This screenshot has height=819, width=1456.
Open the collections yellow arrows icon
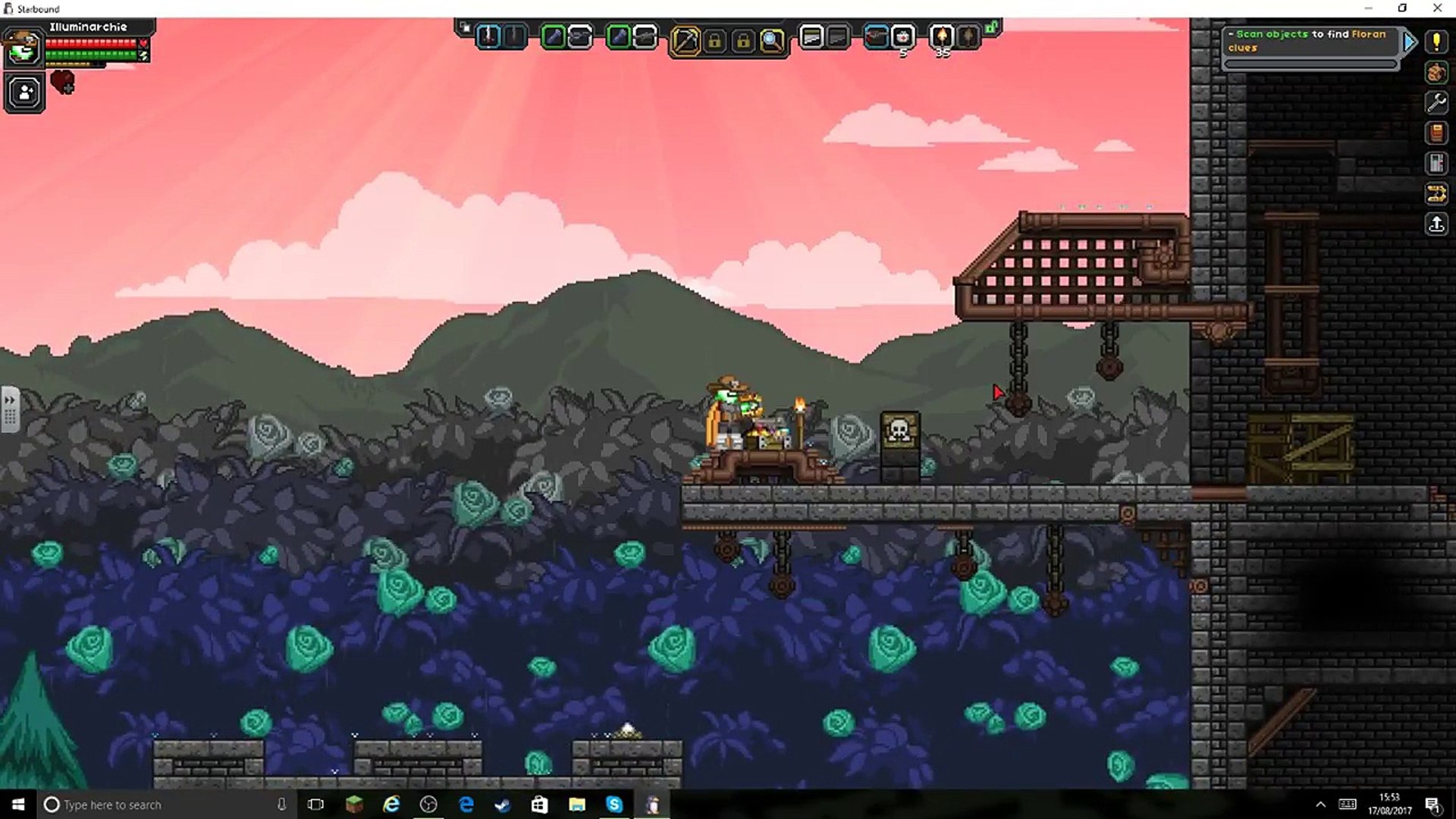[1436, 193]
